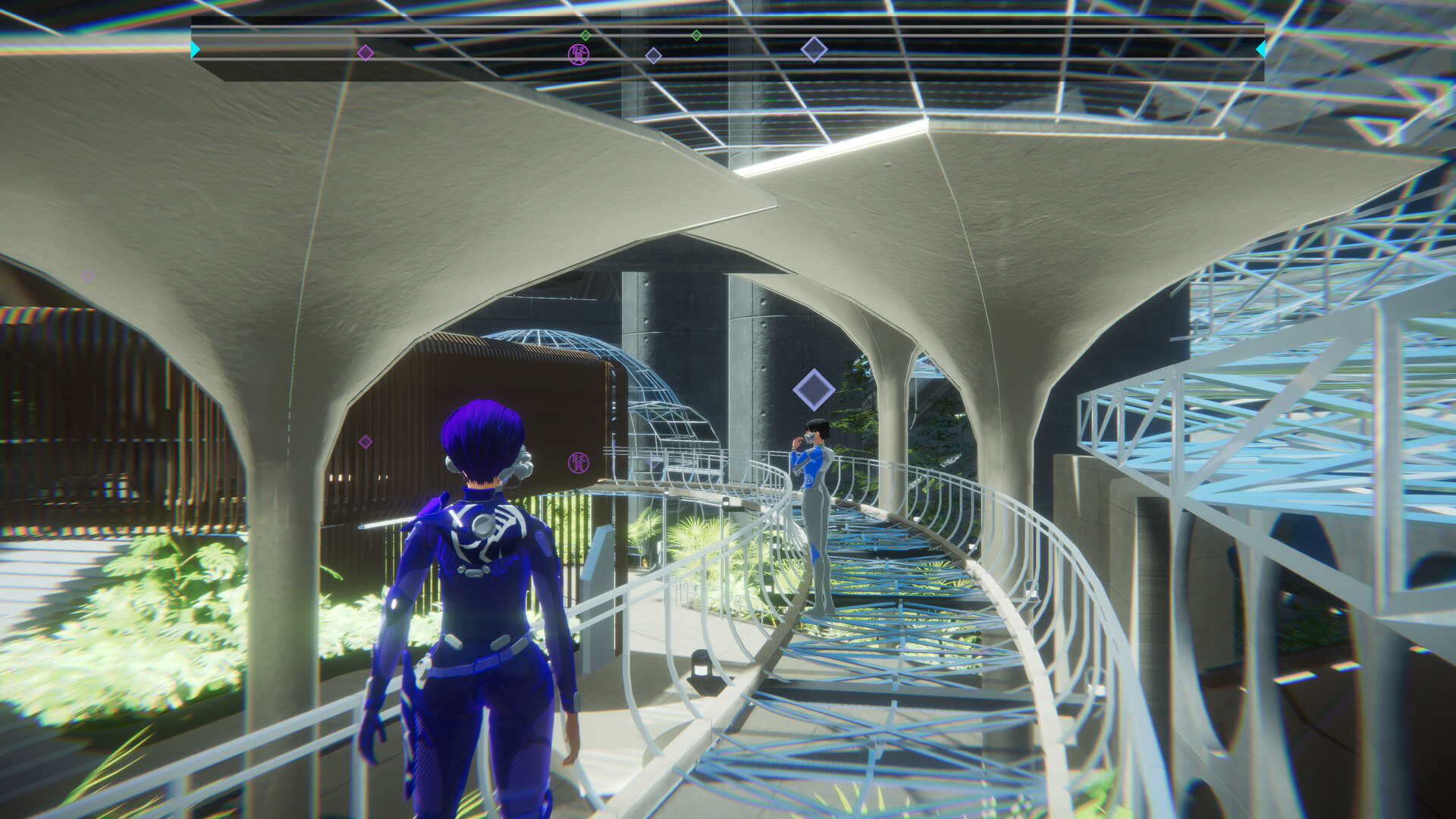
Task: Toggle the large pale diamond marker on the right bar
Action: click(x=813, y=51)
